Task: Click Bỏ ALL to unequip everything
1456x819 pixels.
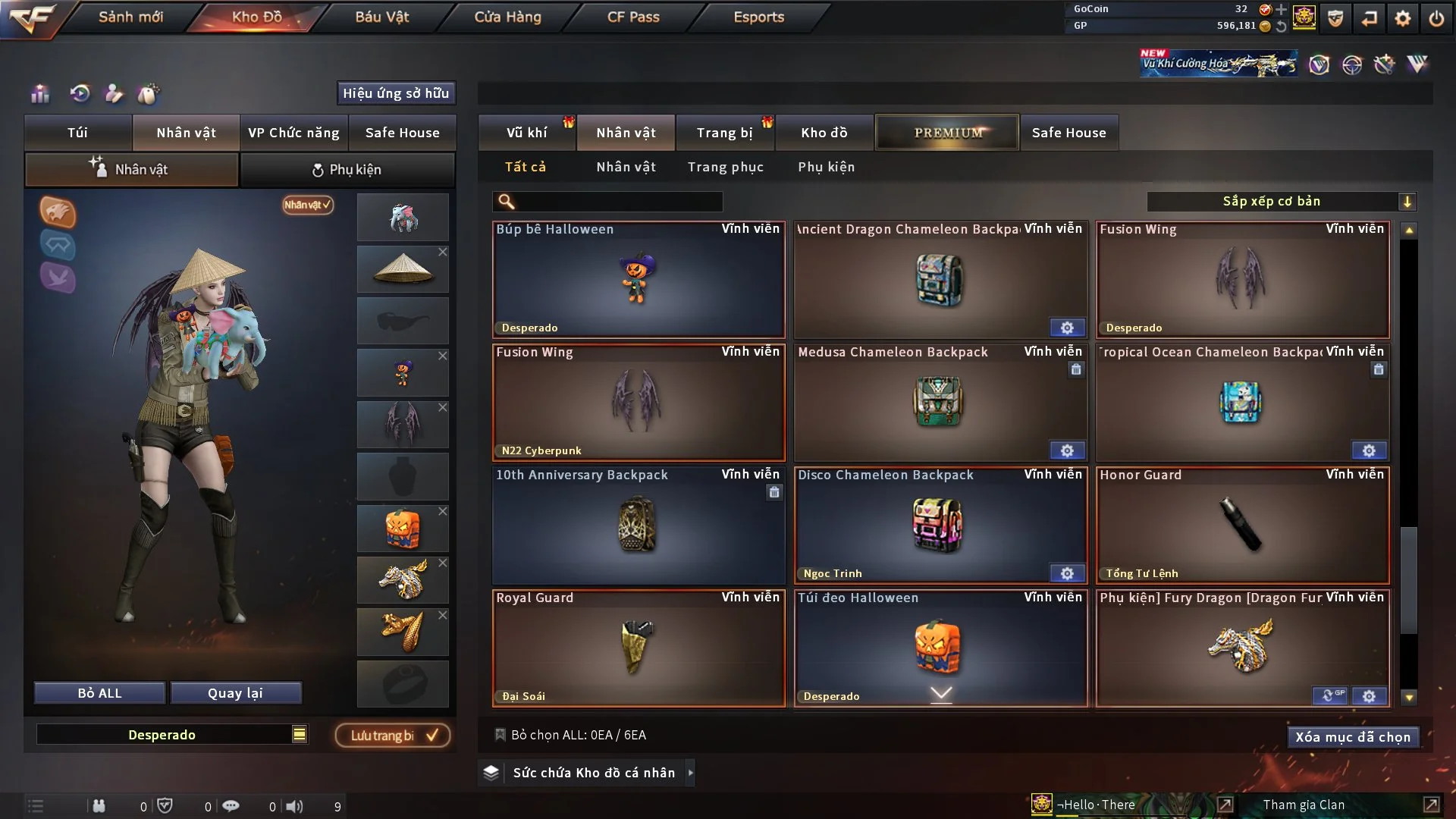Action: tap(99, 693)
